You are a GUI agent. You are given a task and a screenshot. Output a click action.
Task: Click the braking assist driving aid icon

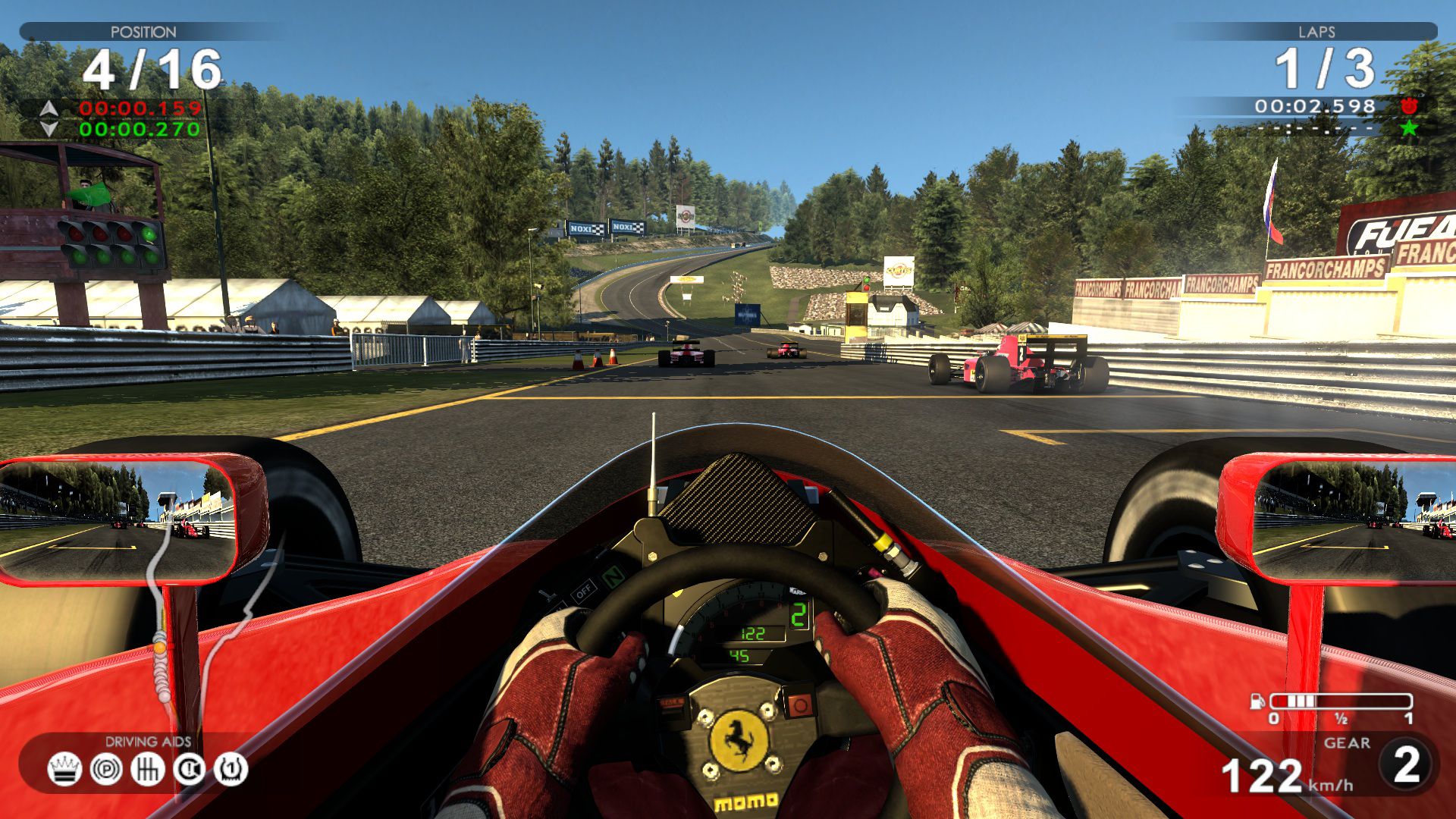pyautogui.click(x=105, y=768)
